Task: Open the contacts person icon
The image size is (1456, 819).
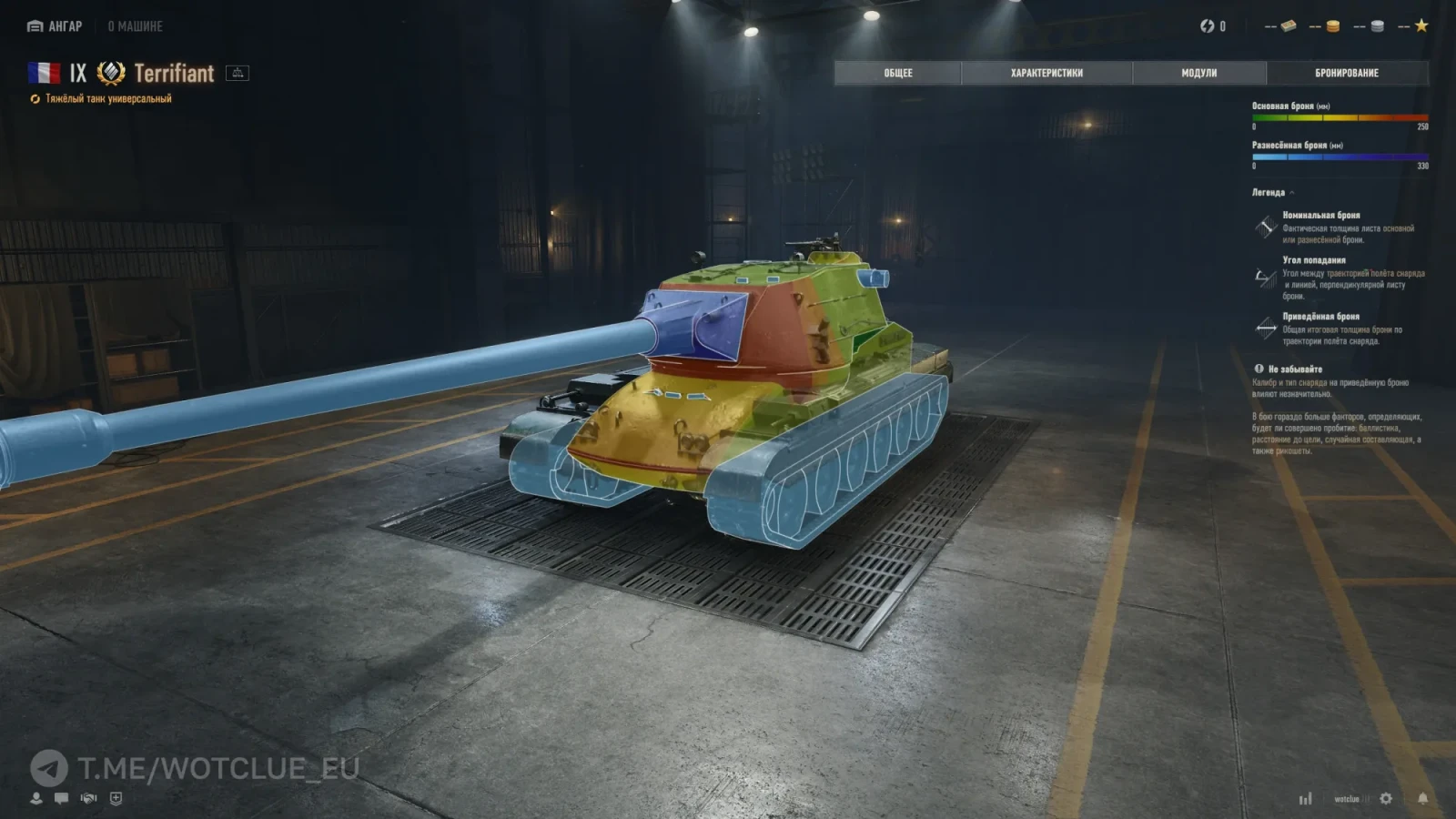Action: point(36,798)
